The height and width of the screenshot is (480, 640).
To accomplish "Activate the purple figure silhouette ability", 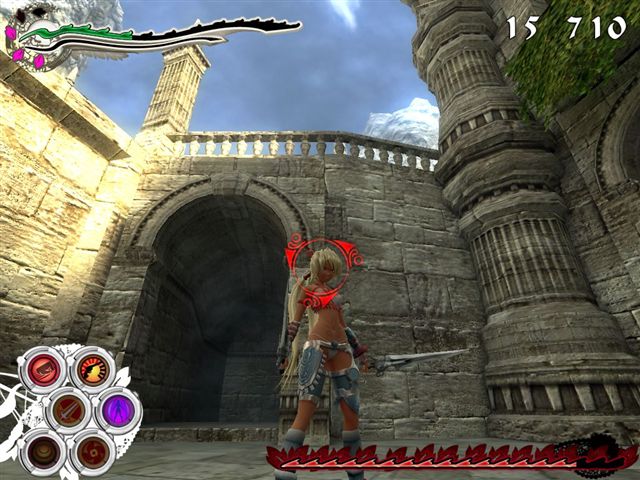I will [x=117, y=409].
